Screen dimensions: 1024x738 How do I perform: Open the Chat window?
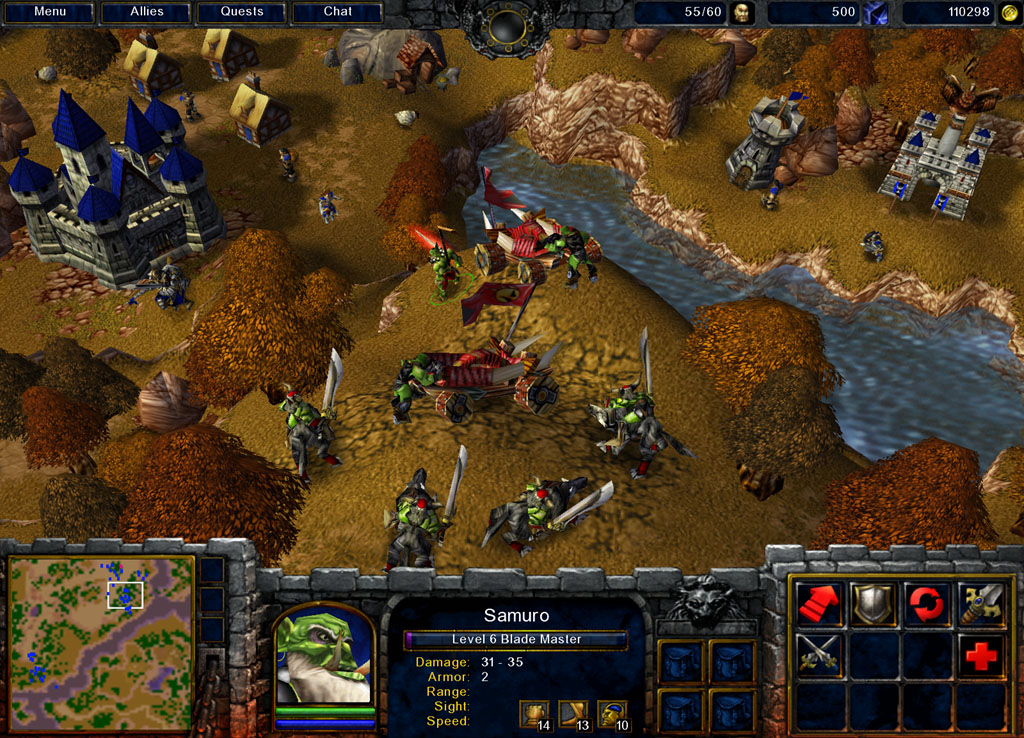pos(338,12)
